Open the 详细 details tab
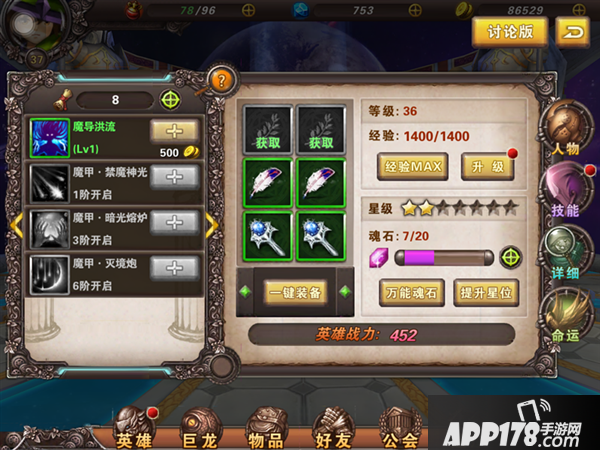600x450 pixels. coord(564,250)
